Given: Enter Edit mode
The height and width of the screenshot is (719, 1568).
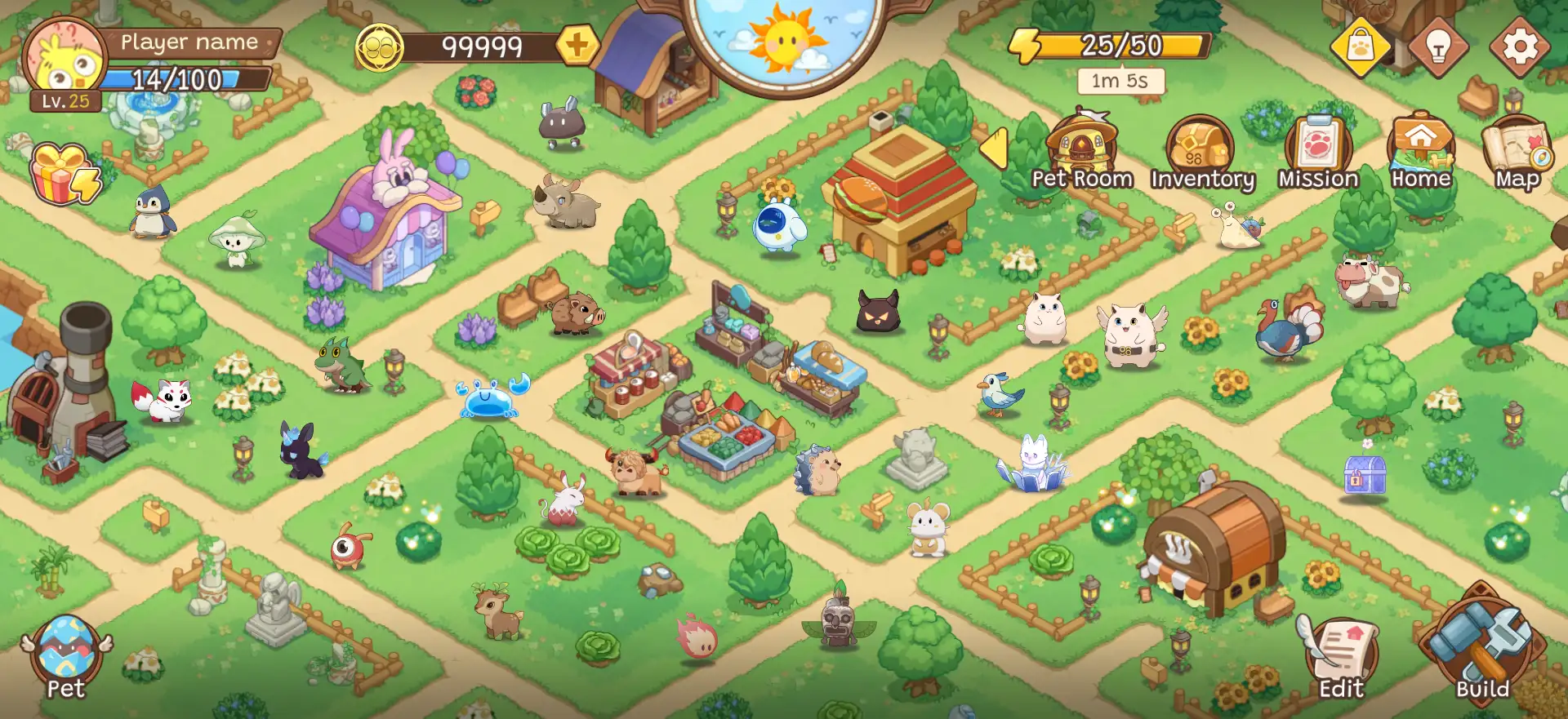Looking at the screenshot, I should click(1340, 658).
